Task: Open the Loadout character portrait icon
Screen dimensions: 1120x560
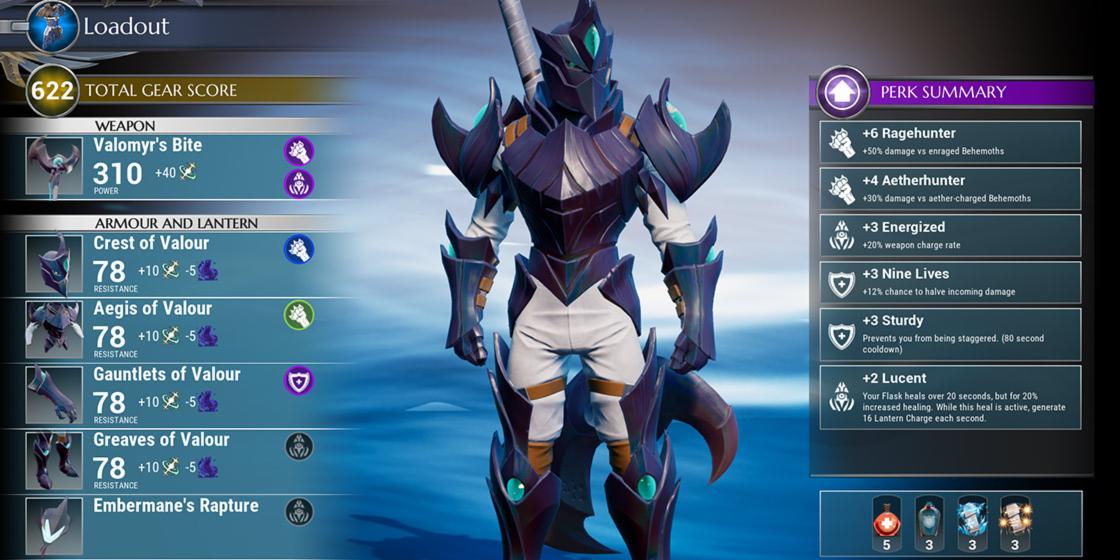Action: (53, 25)
